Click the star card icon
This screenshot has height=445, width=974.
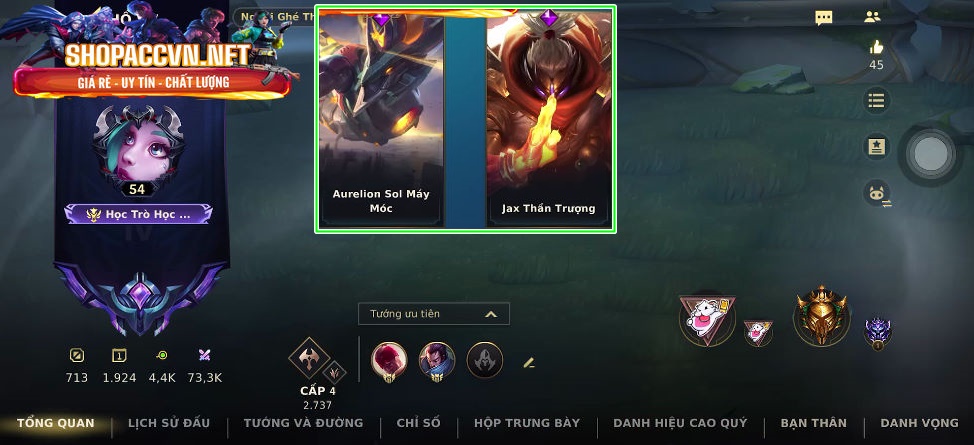pos(876,147)
